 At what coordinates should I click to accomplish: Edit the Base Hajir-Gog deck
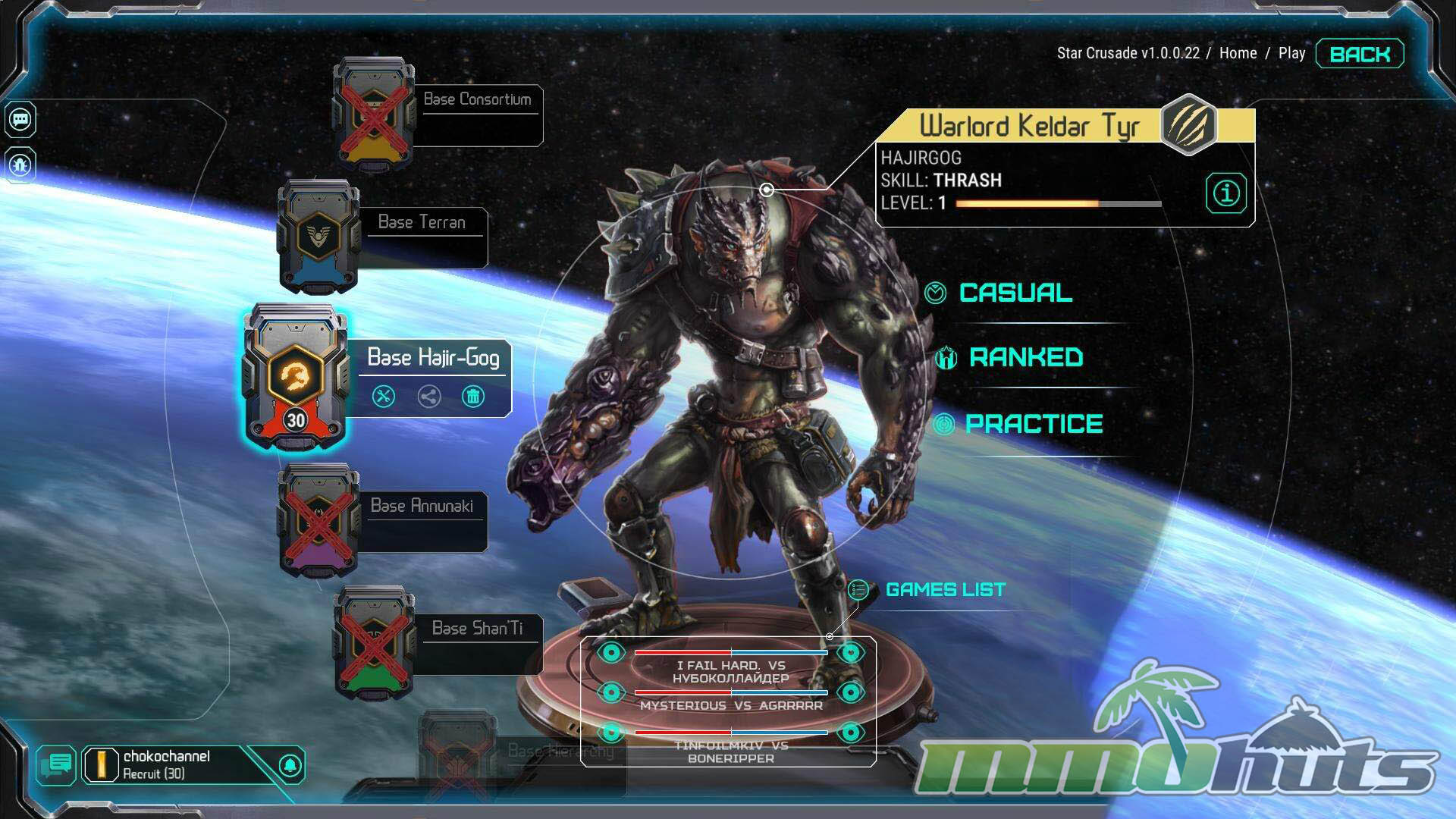coord(384,397)
